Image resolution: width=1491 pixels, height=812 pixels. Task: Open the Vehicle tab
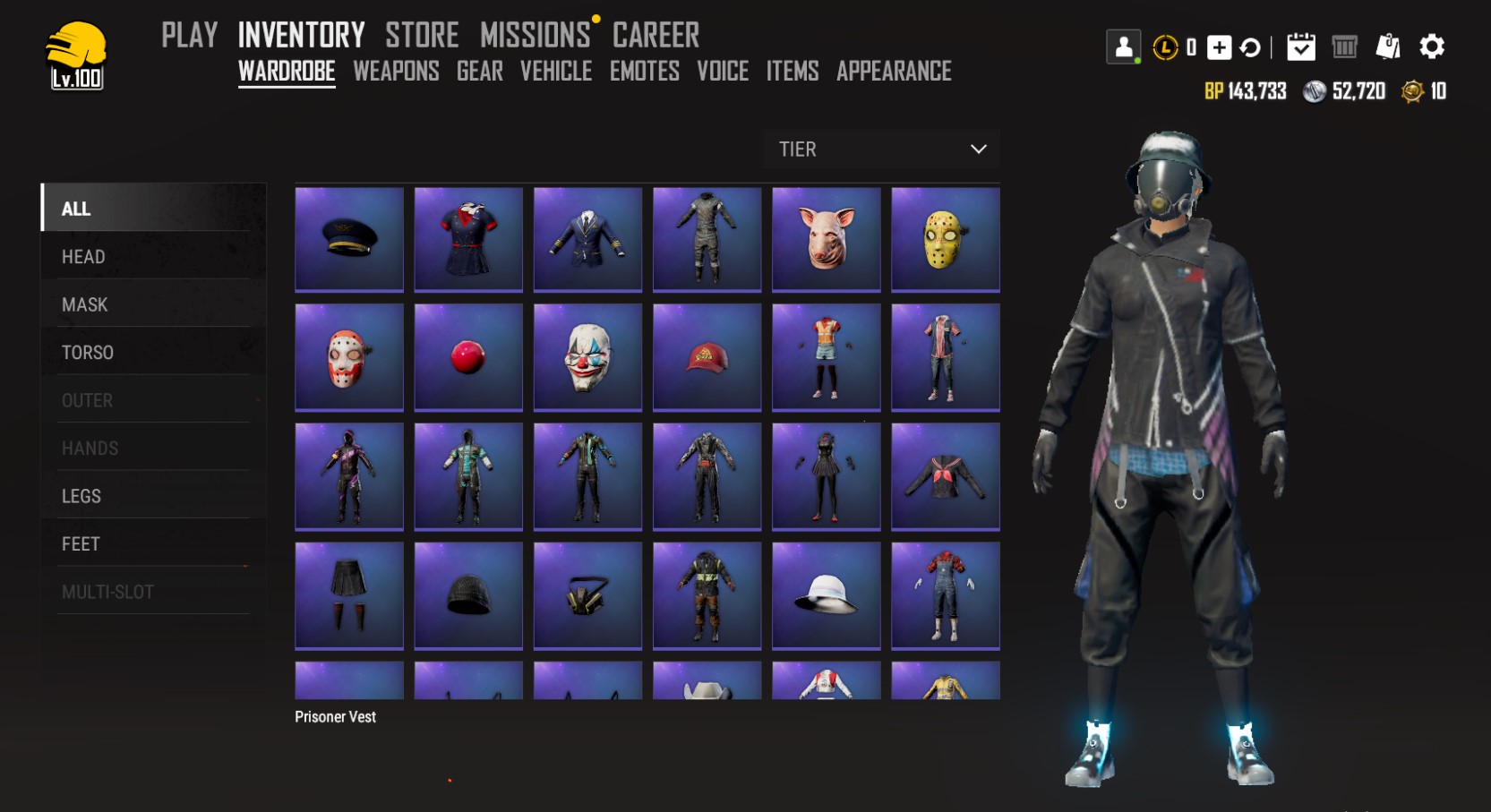[x=556, y=72]
